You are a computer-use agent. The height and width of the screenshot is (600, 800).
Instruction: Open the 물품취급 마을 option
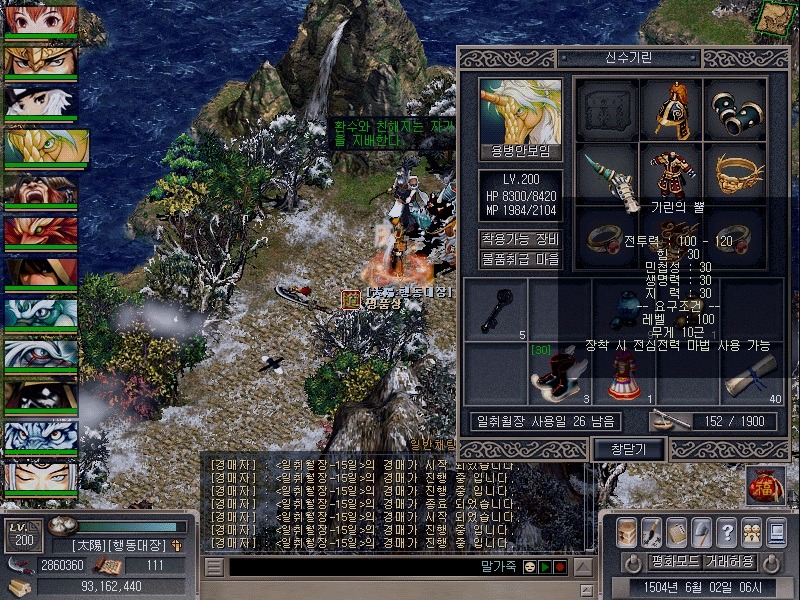[520, 260]
